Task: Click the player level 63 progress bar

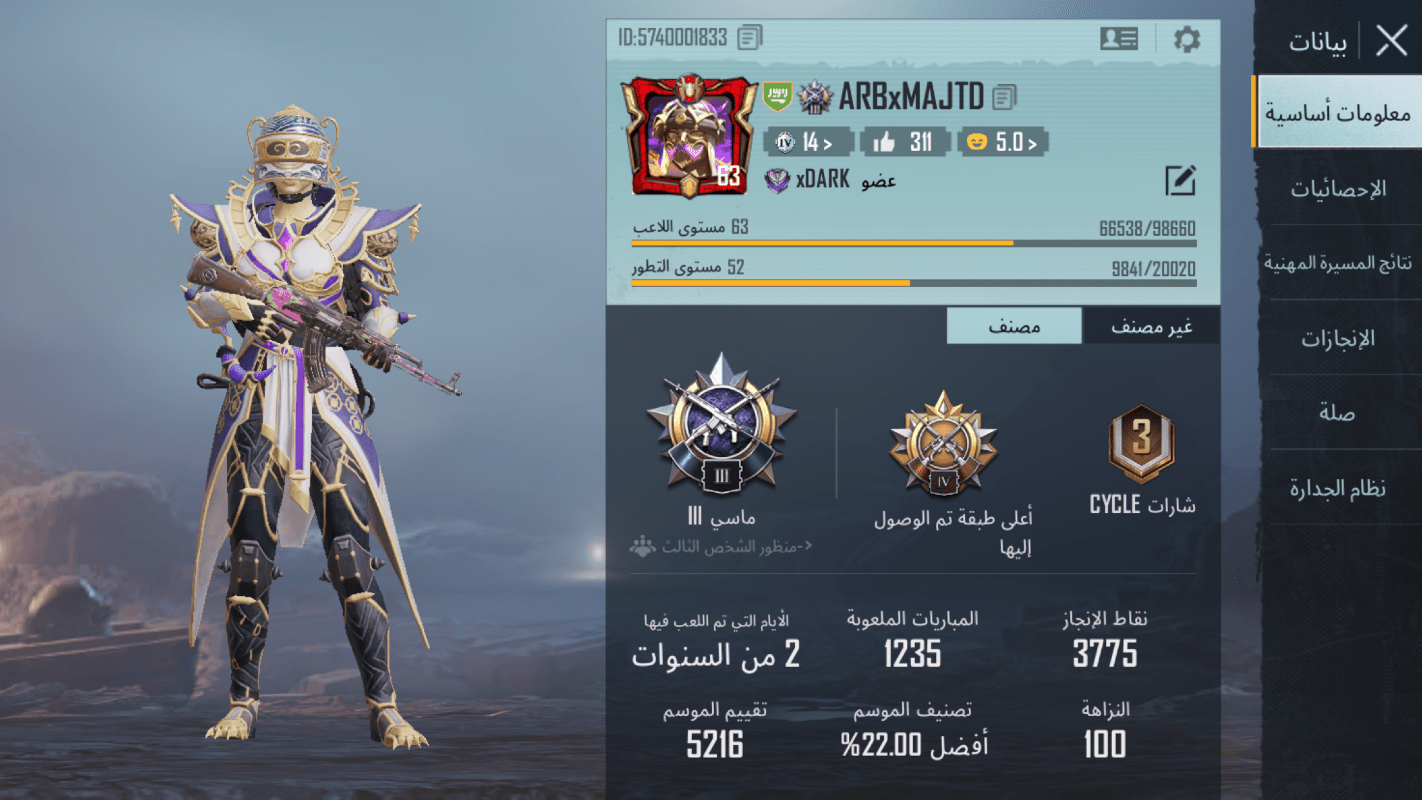Action: [x=913, y=241]
